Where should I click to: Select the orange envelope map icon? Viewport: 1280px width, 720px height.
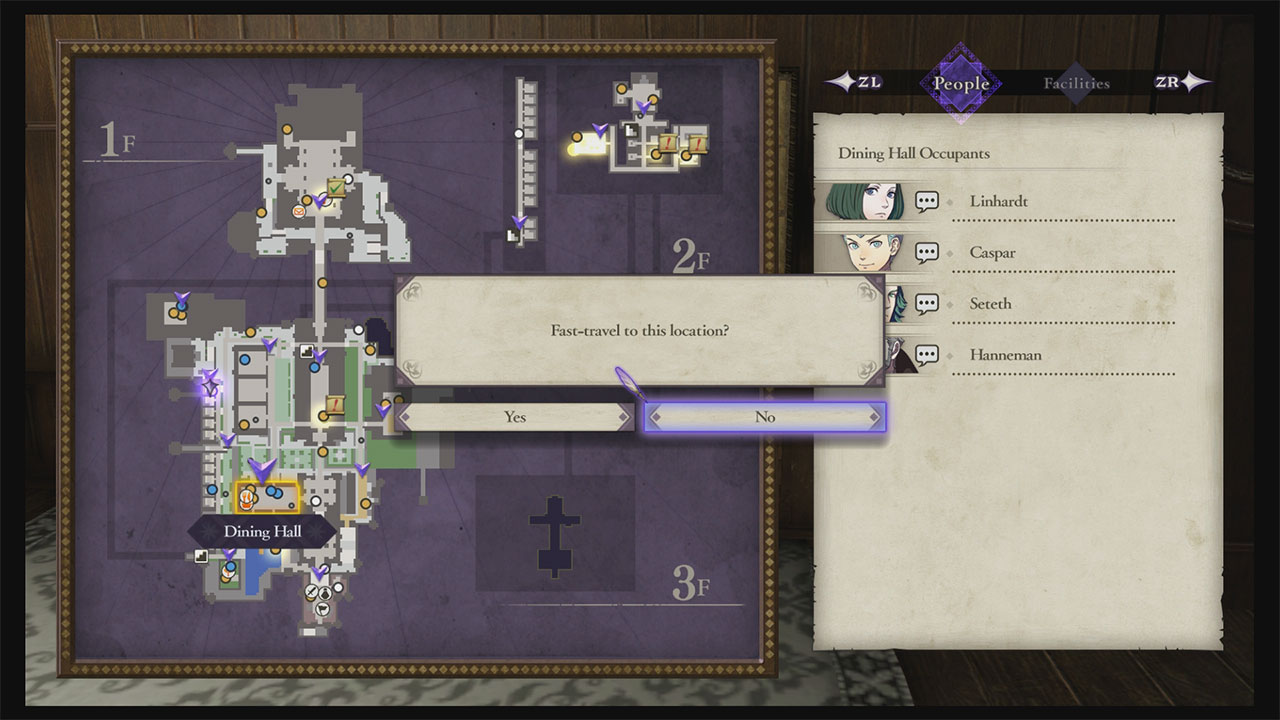299,211
